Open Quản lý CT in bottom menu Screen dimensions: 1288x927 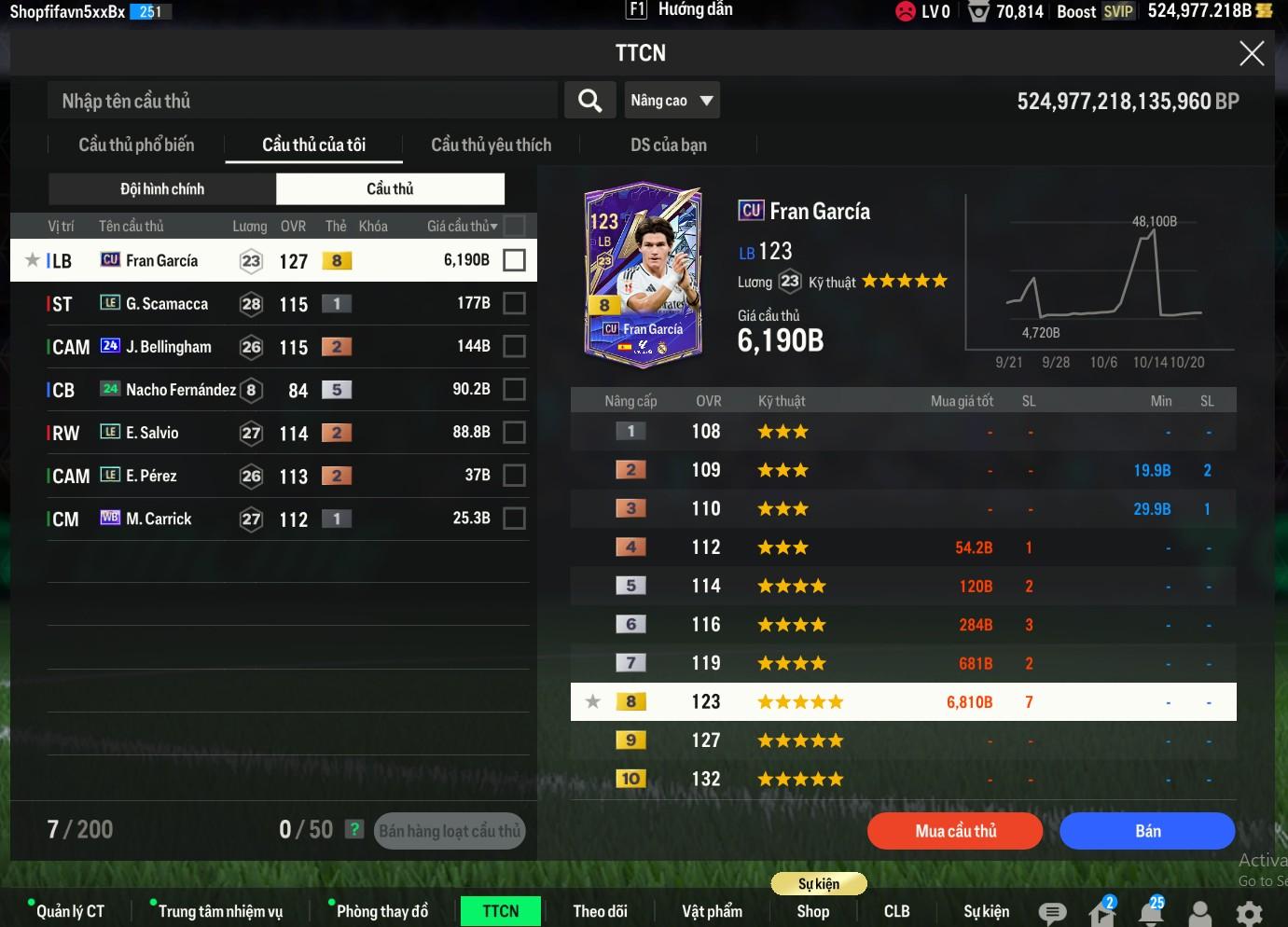(70, 911)
